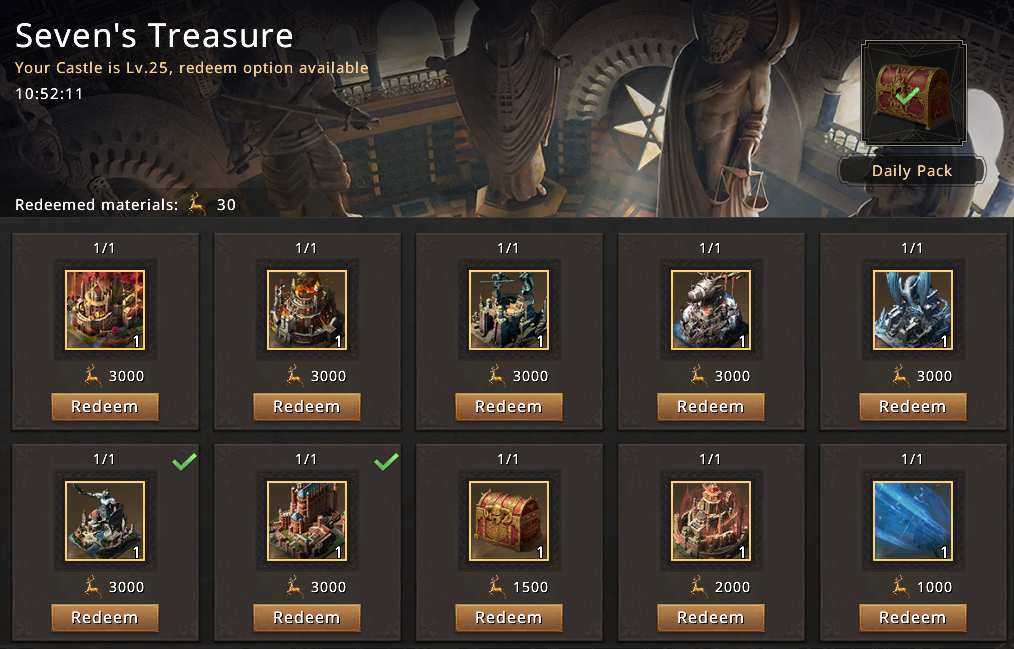Redeem the blue crystal item costing 1000
The image size is (1014, 649).
tap(912, 618)
